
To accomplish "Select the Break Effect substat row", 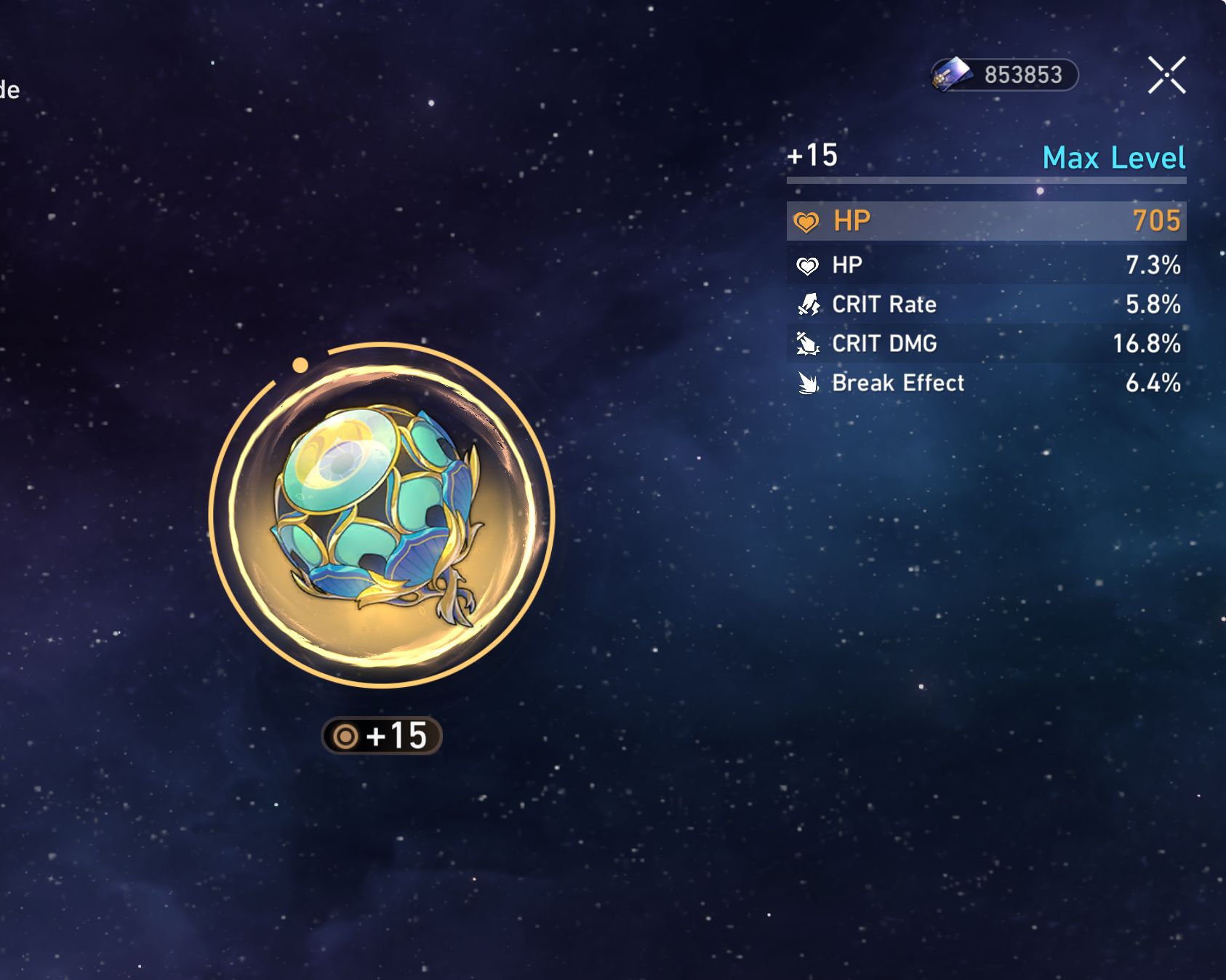I will tap(986, 382).
